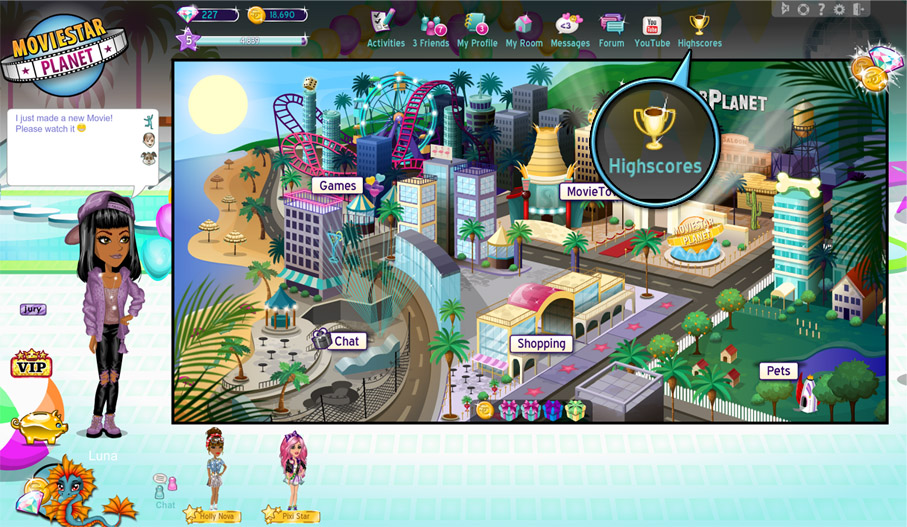Log out using the door icon
The image size is (907, 527).
pos(858,9)
